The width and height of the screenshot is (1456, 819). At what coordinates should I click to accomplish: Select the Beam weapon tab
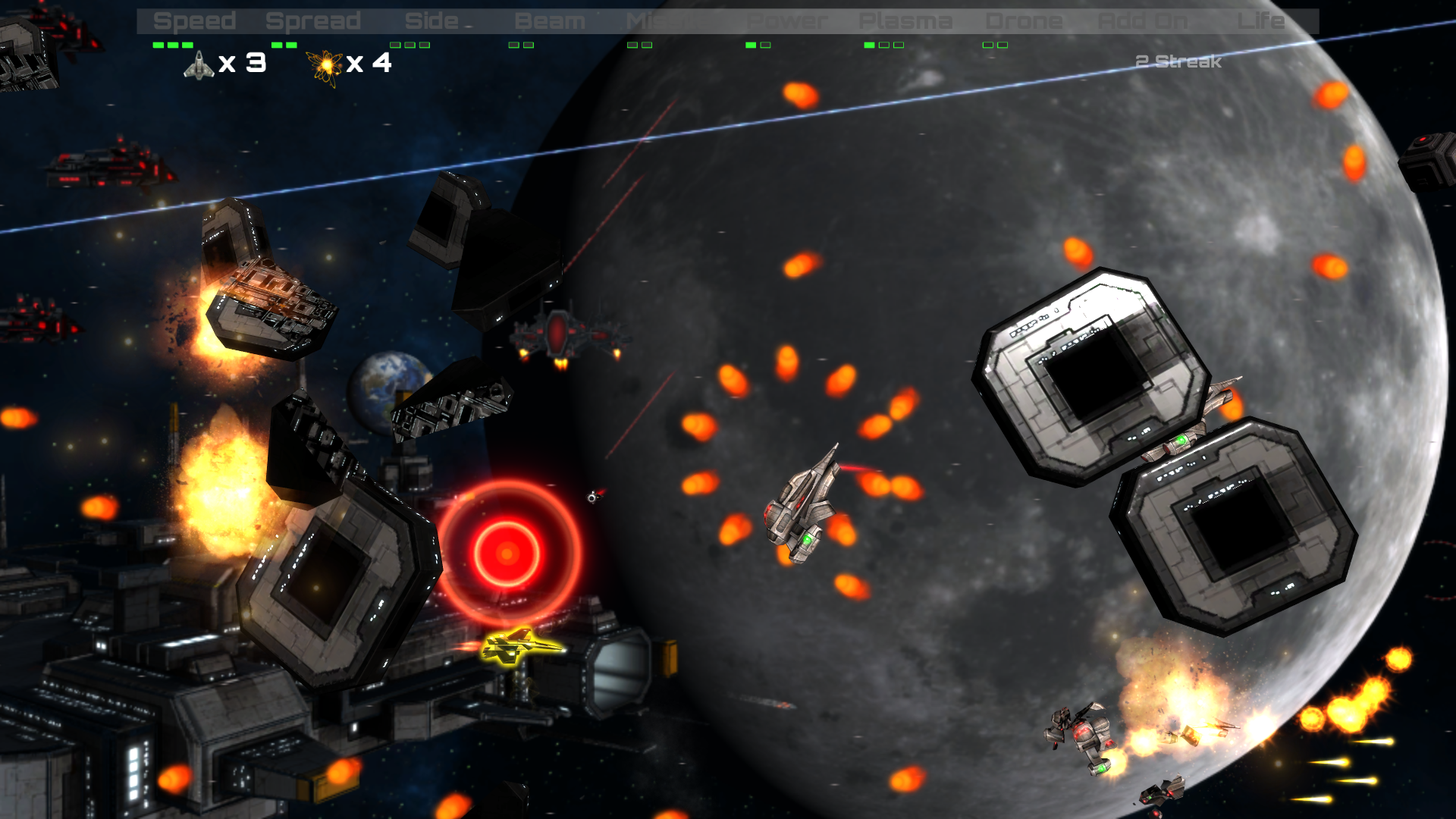click(x=549, y=20)
